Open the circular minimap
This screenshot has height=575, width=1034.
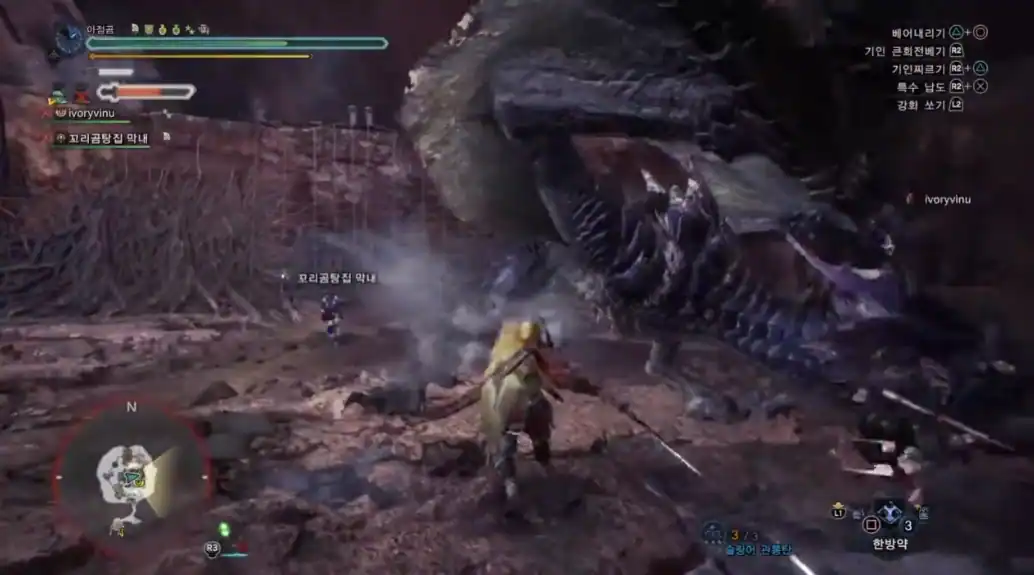(x=131, y=477)
